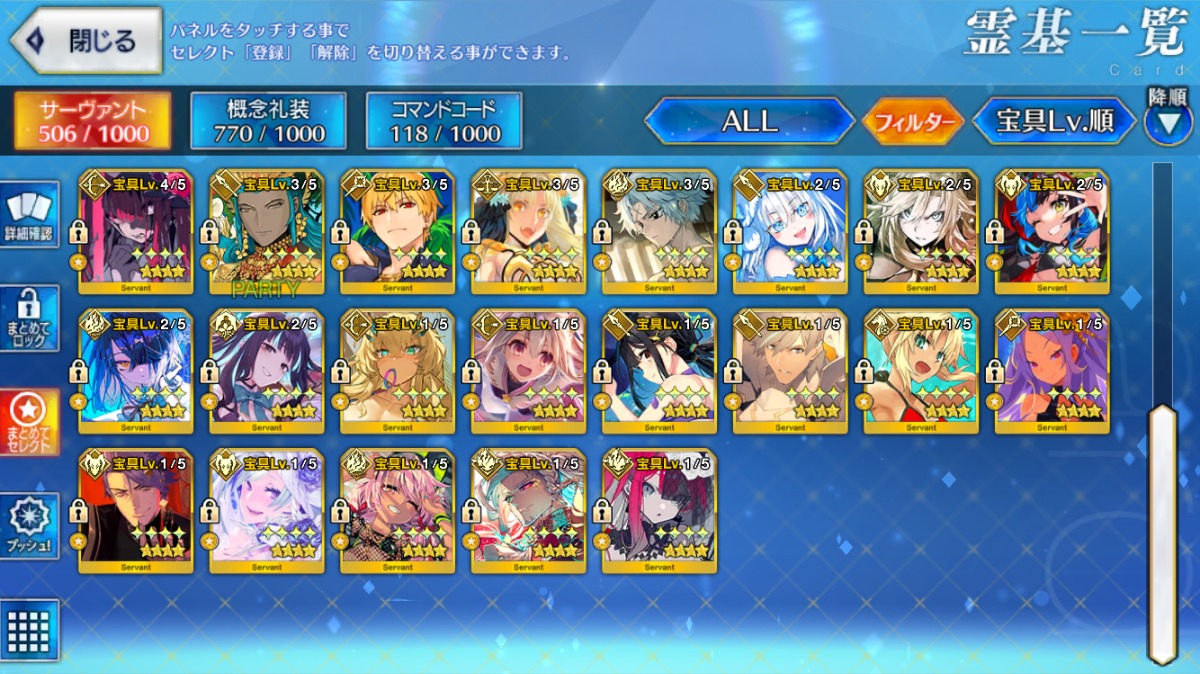This screenshot has width=1200, height=674.
Task: Choose the purple-haired servant in the second row
Action: [x=1052, y=372]
